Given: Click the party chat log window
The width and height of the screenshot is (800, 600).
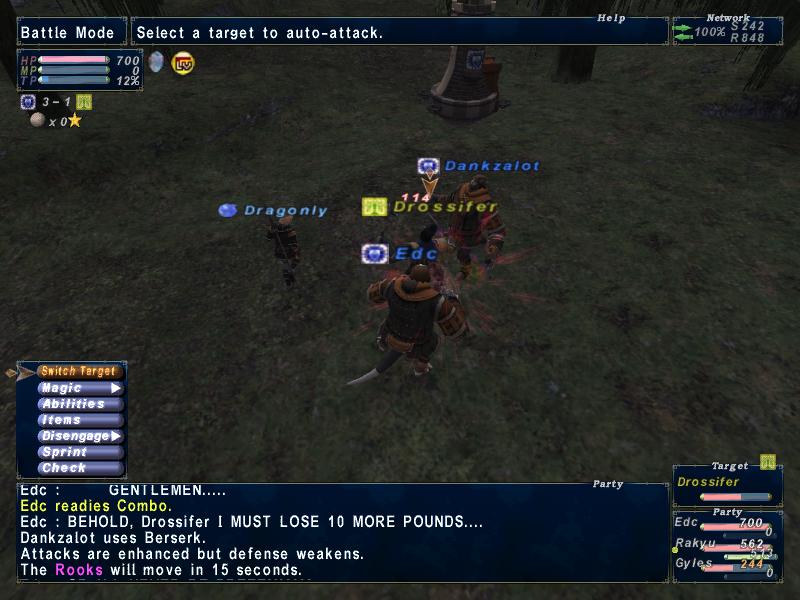Looking at the screenshot, I should [x=342, y=532].
